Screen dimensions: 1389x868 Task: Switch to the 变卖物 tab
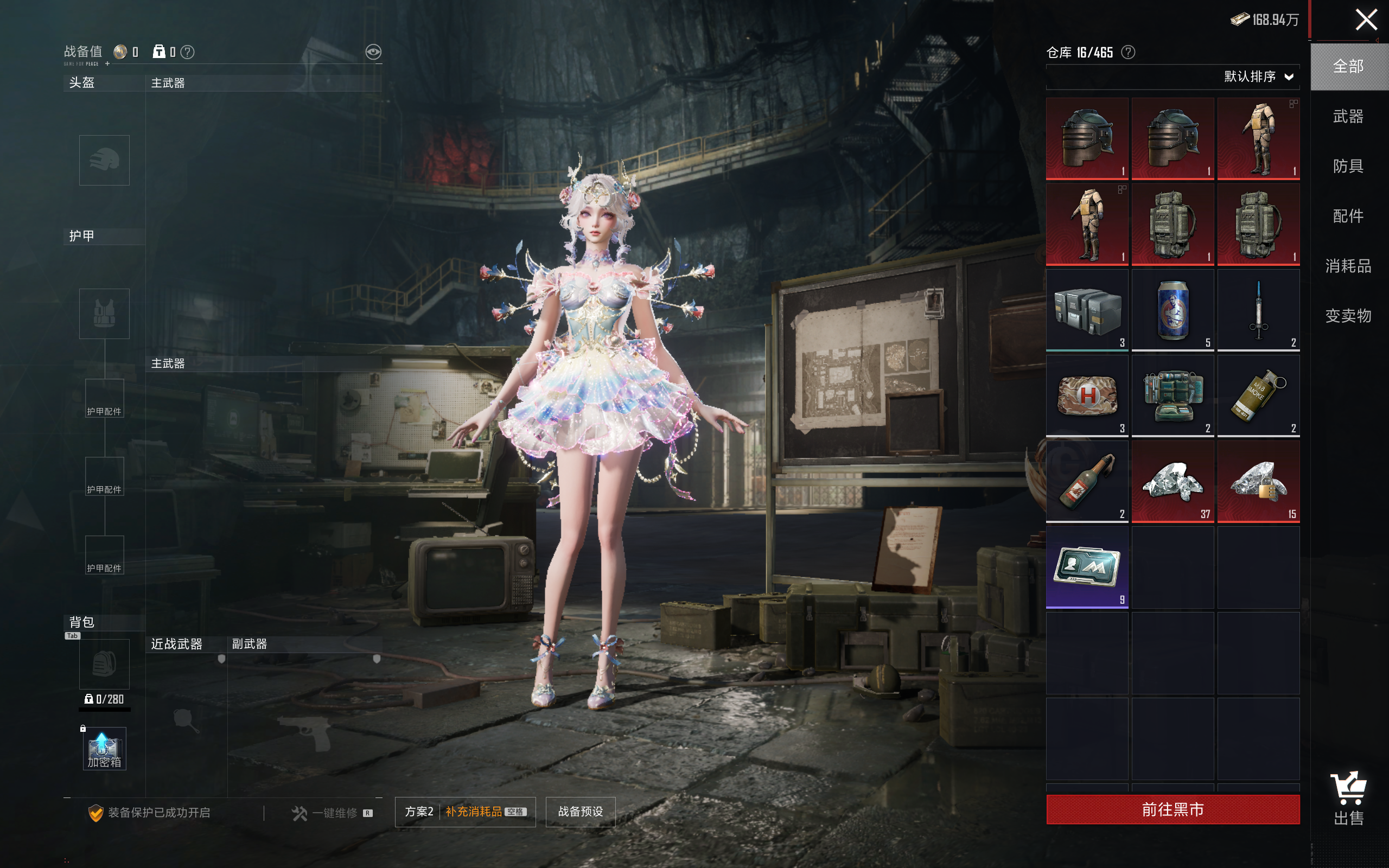(1348, 316)
